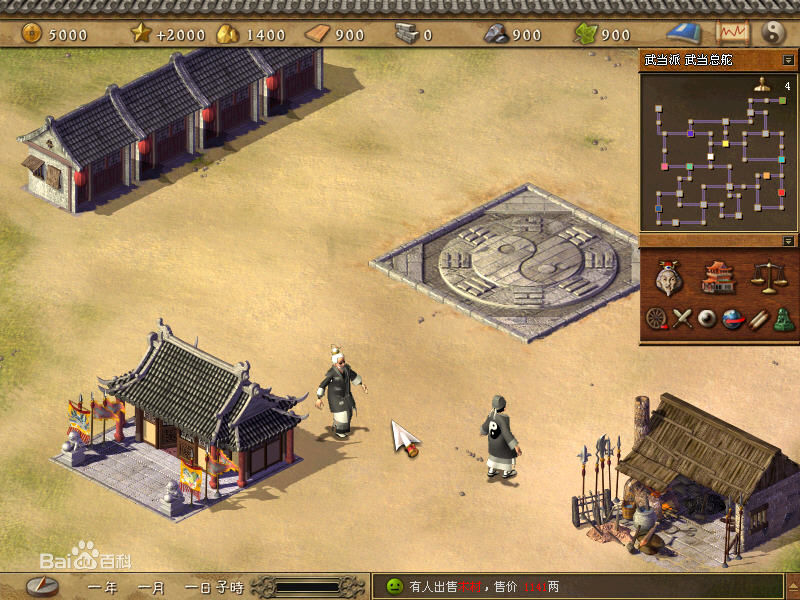Open the rolled scroll icon
This screenshot has height=600, width=800.
[x=758, y=319]
